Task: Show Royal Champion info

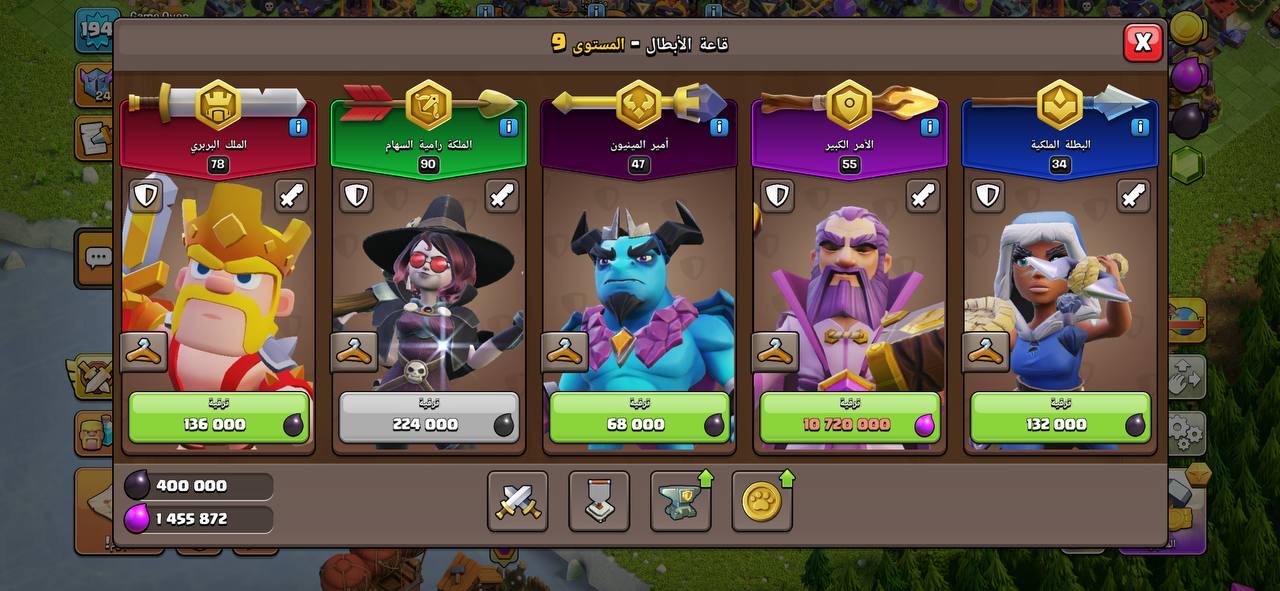Action: click(1139, 127)
